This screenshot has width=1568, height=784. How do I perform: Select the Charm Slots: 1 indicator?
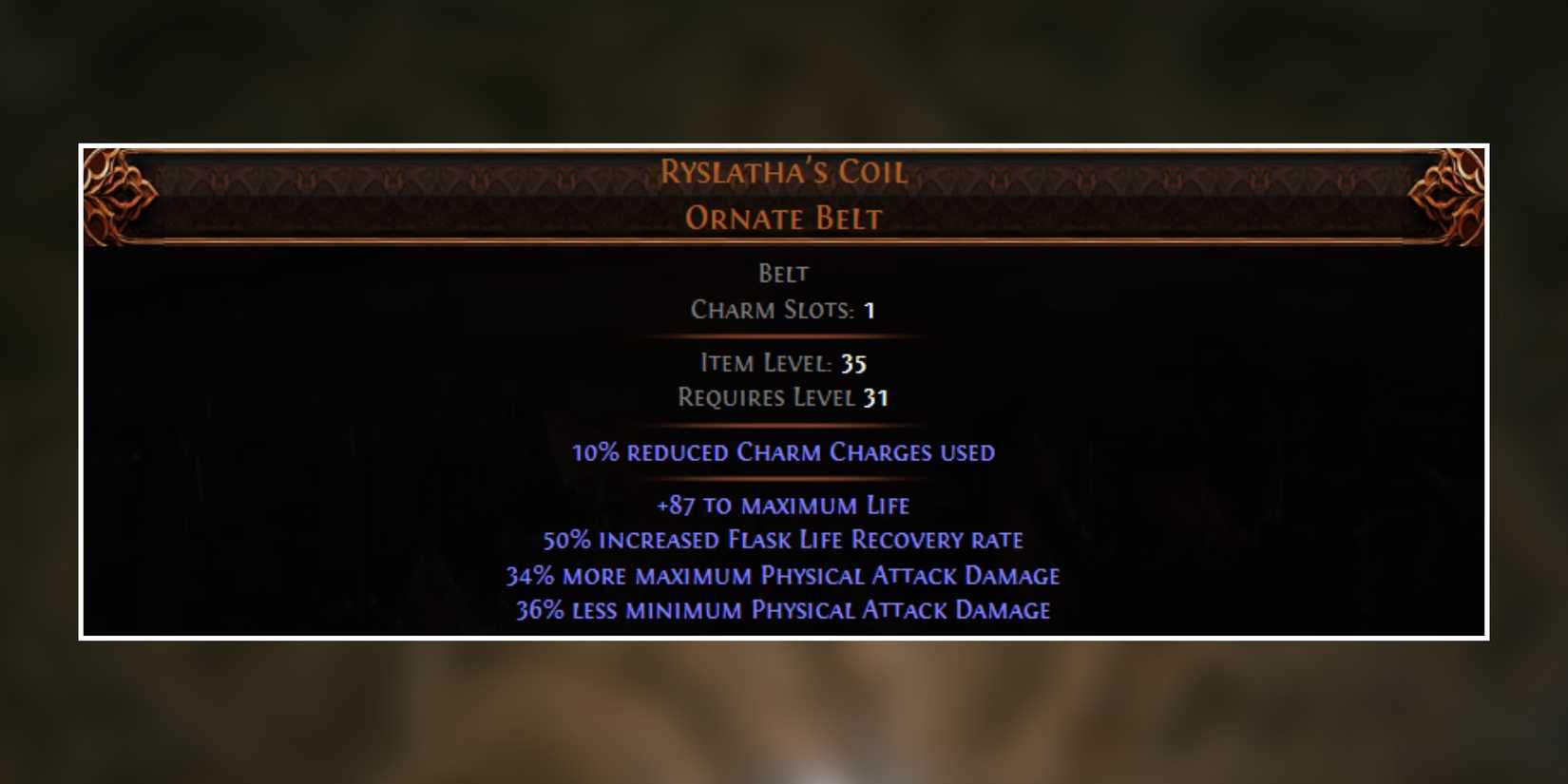(x=782, y=310)
